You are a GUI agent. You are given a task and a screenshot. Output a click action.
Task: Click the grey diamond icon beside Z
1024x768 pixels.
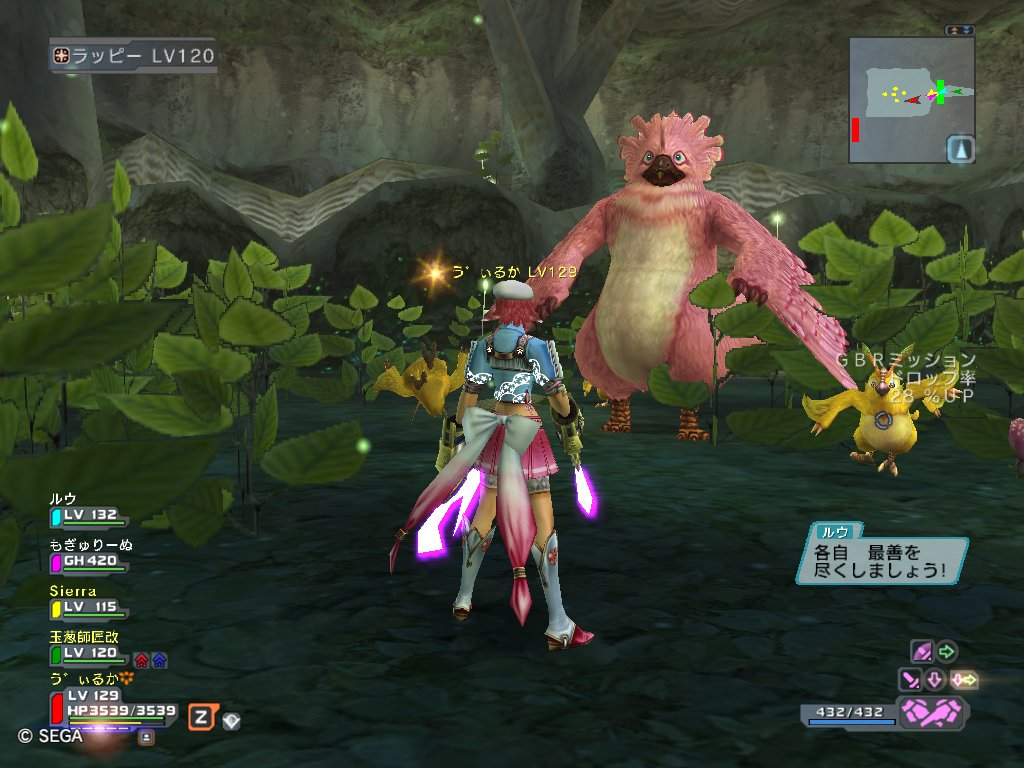pyautogui.click(x=231, y=719)
